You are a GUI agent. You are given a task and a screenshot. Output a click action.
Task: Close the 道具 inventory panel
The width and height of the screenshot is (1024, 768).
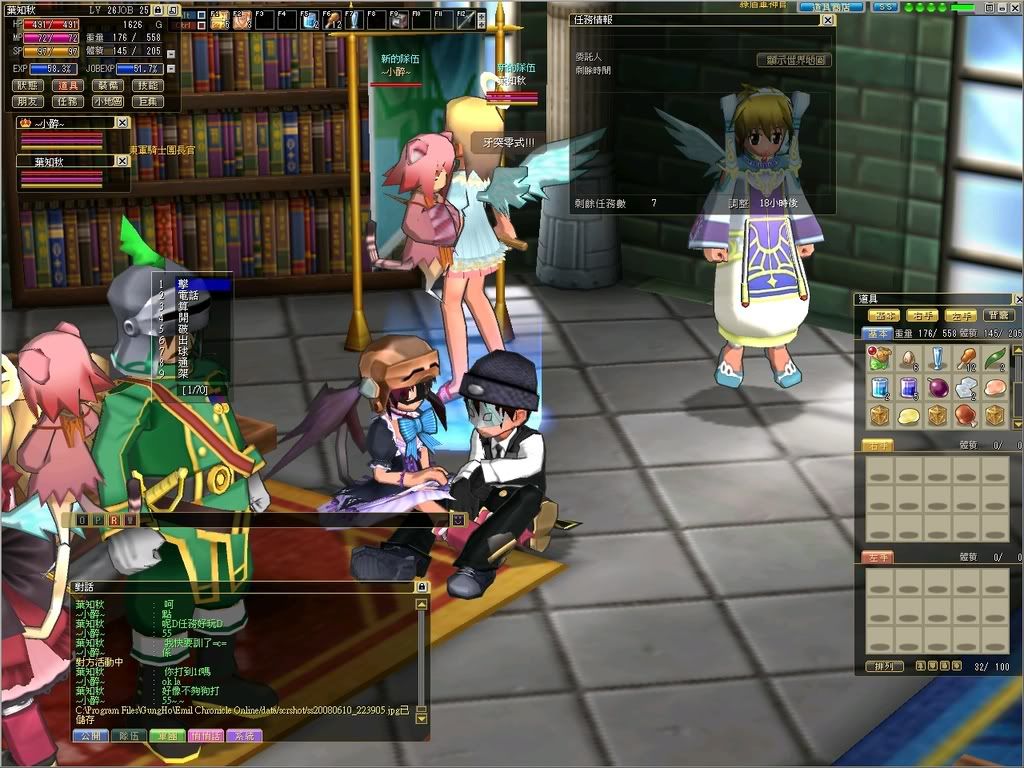point(1018,299)
